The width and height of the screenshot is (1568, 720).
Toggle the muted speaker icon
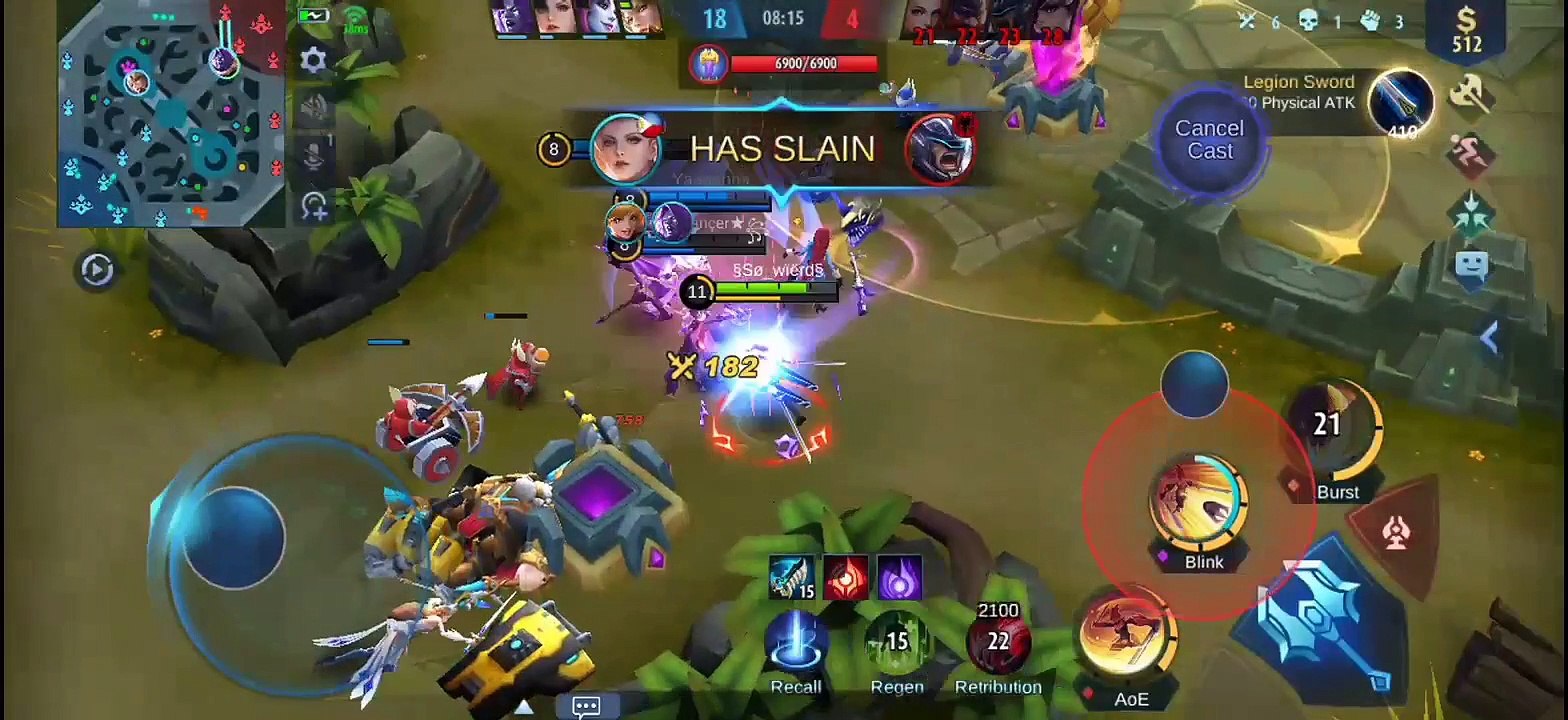pyautogui.click(x=314, y=107)
